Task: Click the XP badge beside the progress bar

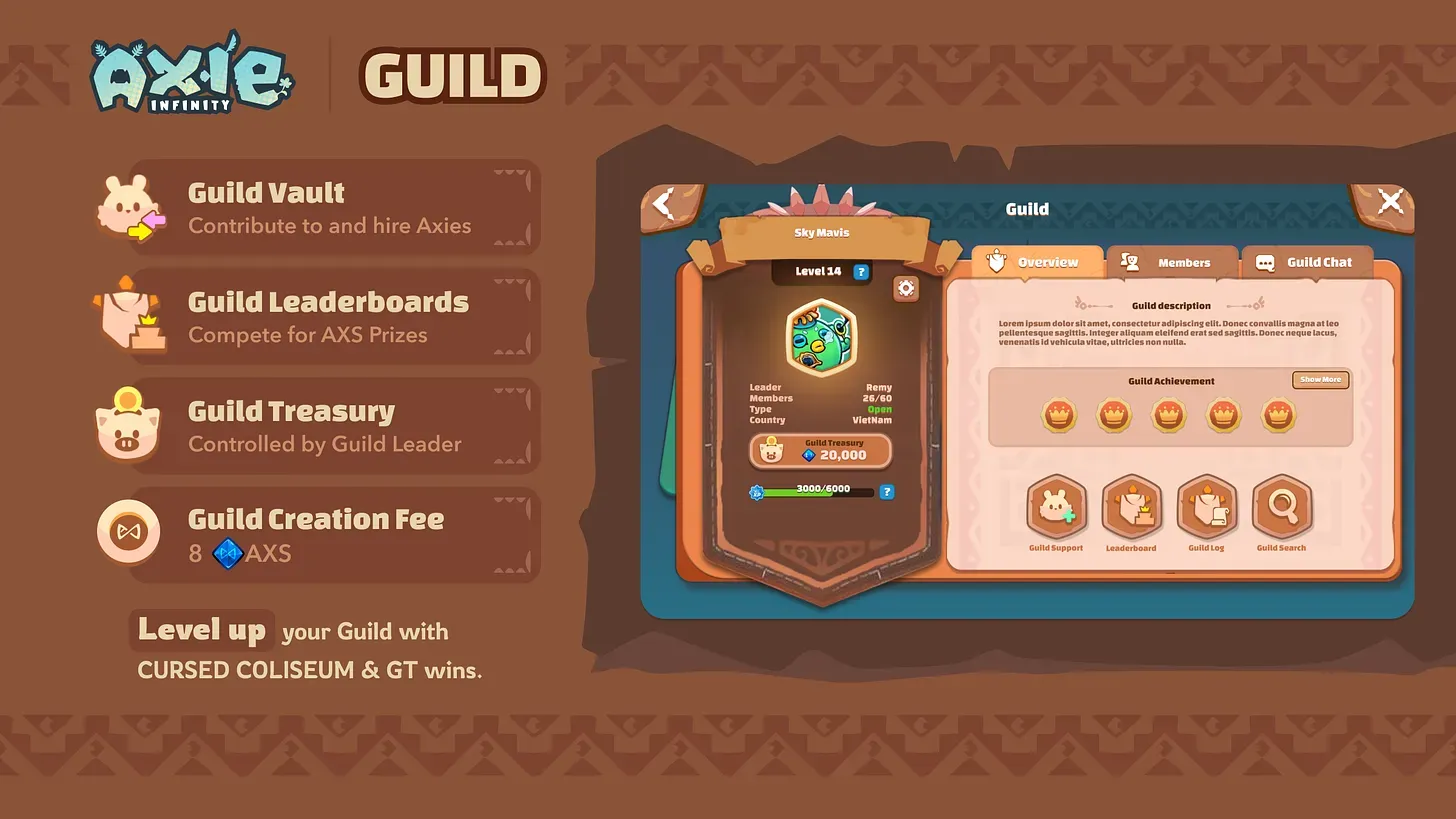Action: point(758,490)
